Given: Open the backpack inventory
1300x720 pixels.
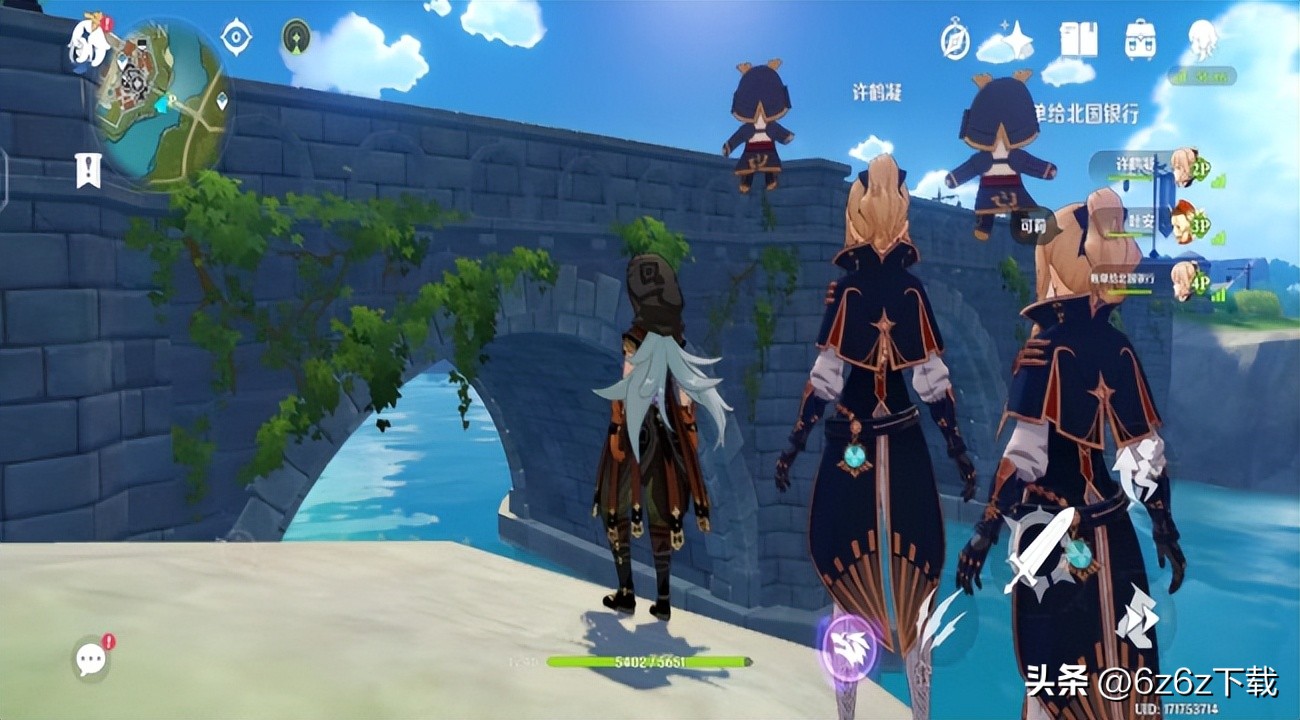Looking at the screenshot, I should [1140, 41].
